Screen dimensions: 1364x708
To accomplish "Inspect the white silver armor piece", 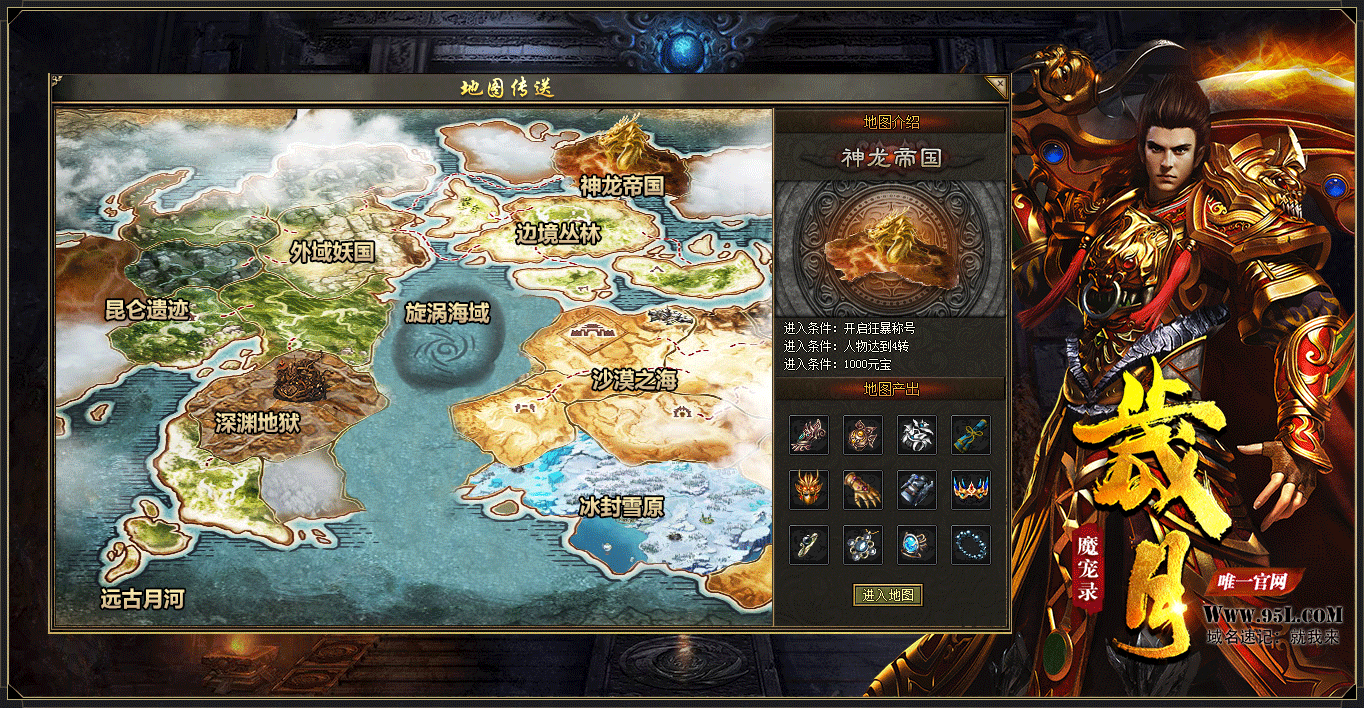I will (x=916, y=435).
